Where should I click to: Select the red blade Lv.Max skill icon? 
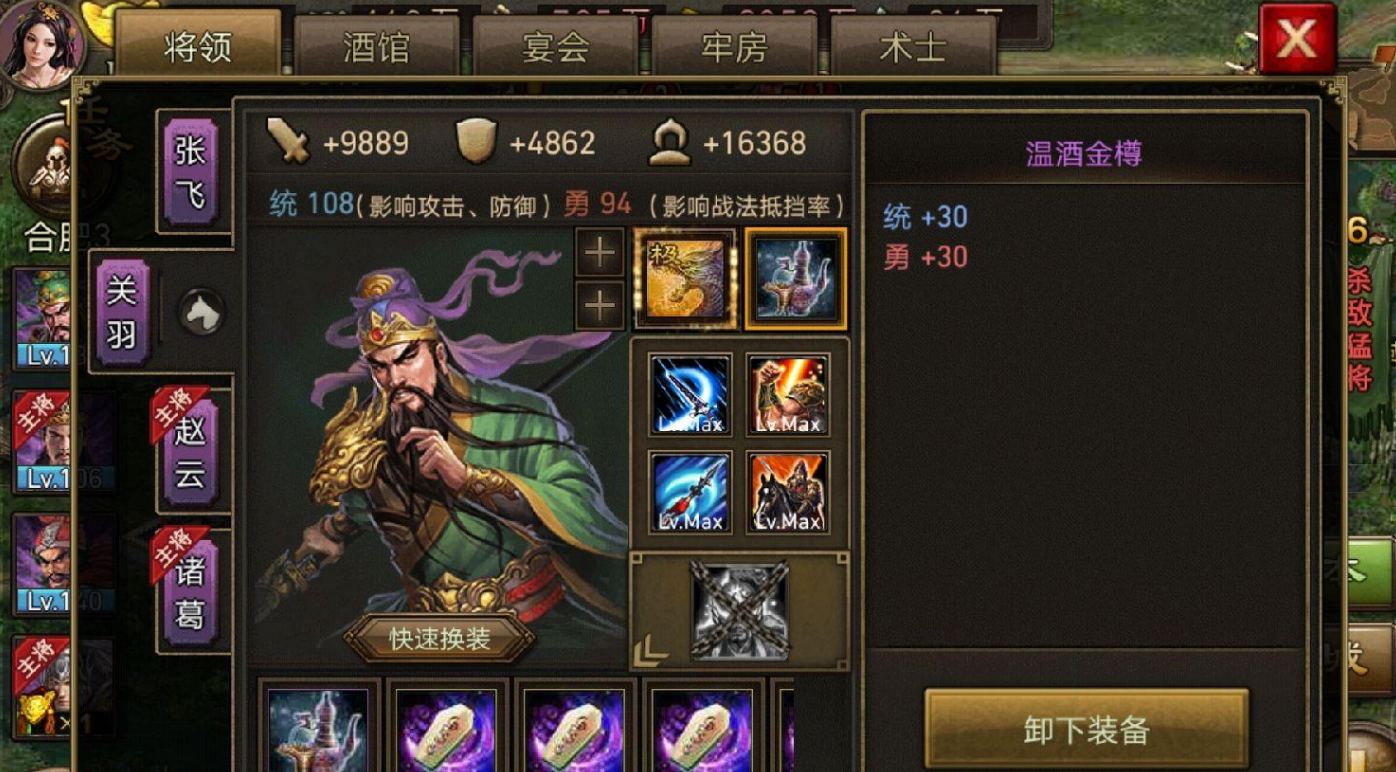coord(789,394)
